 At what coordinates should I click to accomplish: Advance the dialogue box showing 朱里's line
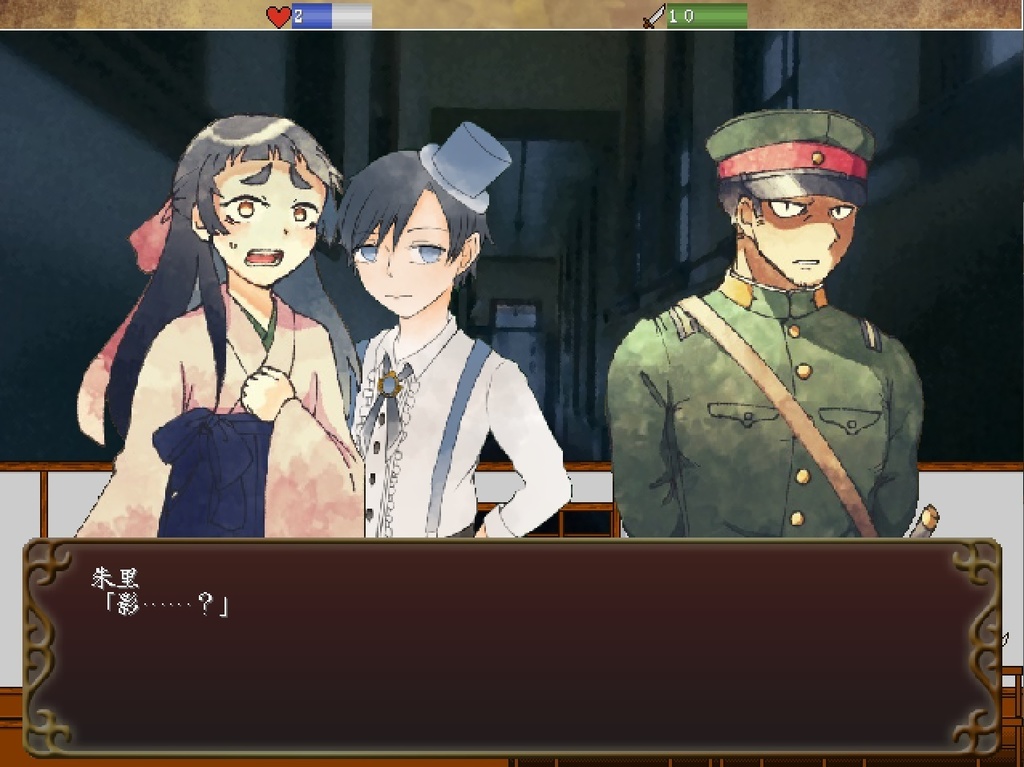(511, 647)
